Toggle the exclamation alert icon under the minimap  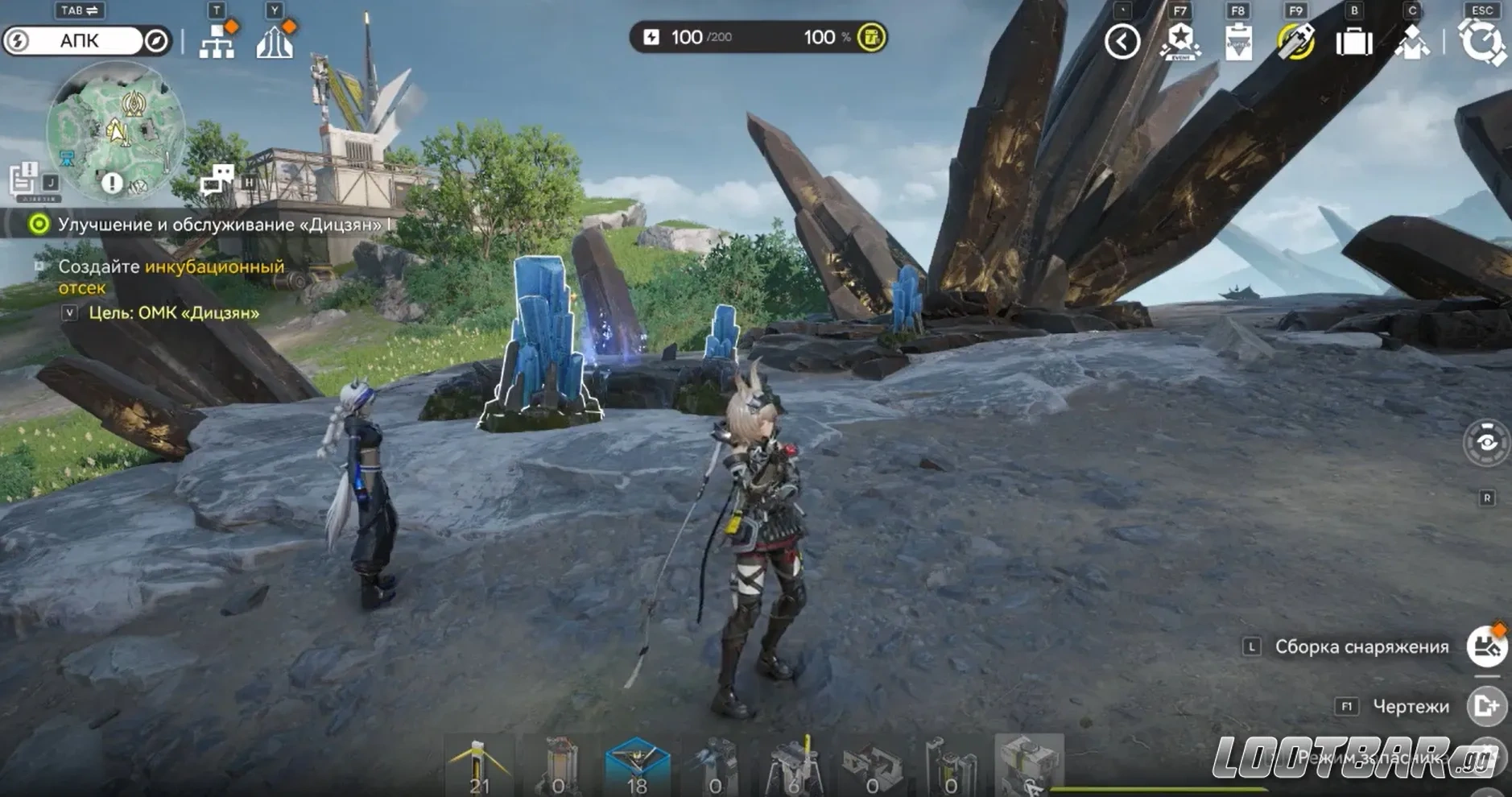tap(113, 181)
